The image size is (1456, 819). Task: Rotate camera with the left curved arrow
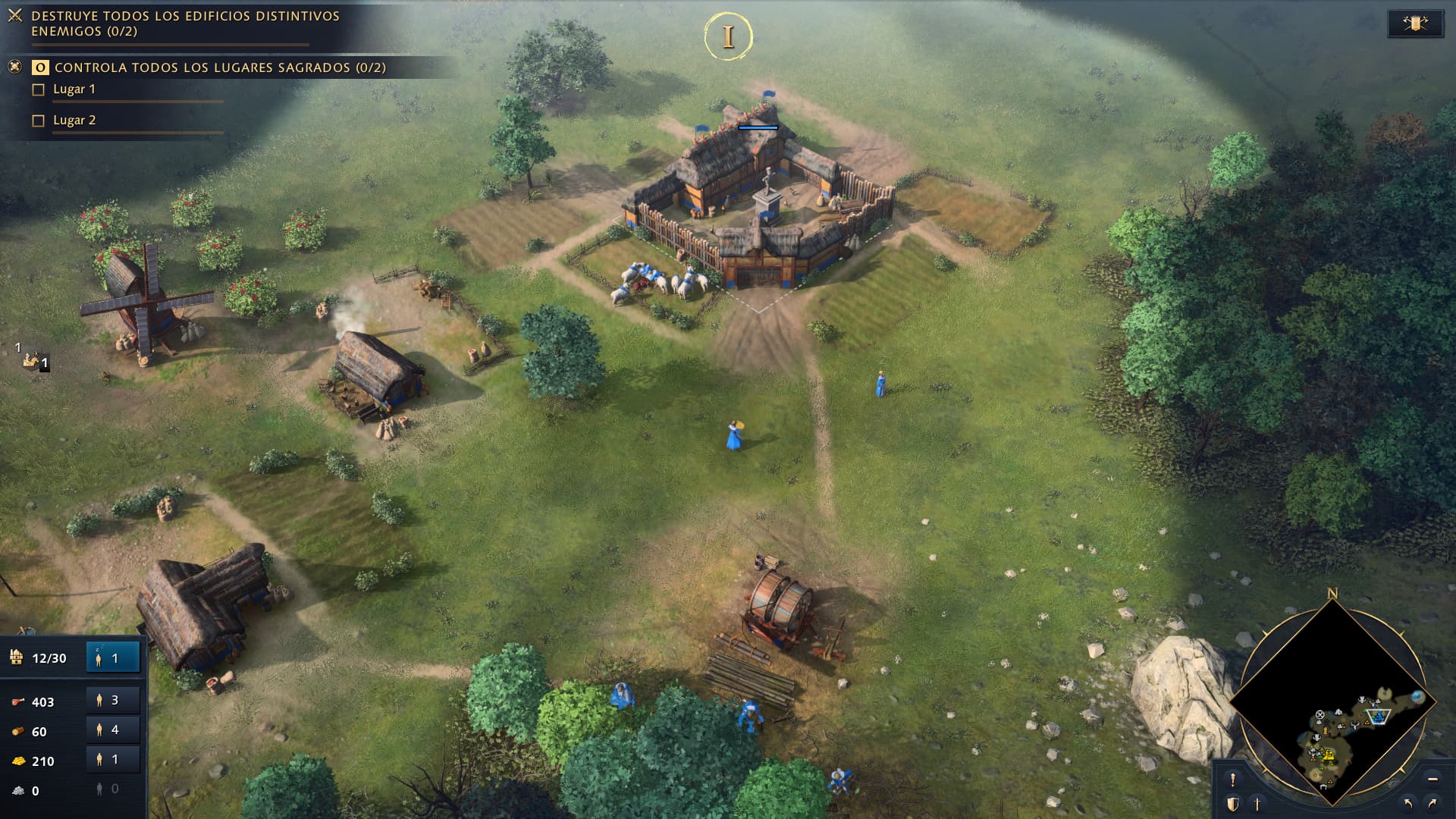pyautogui.click(x=1408, y=804)
